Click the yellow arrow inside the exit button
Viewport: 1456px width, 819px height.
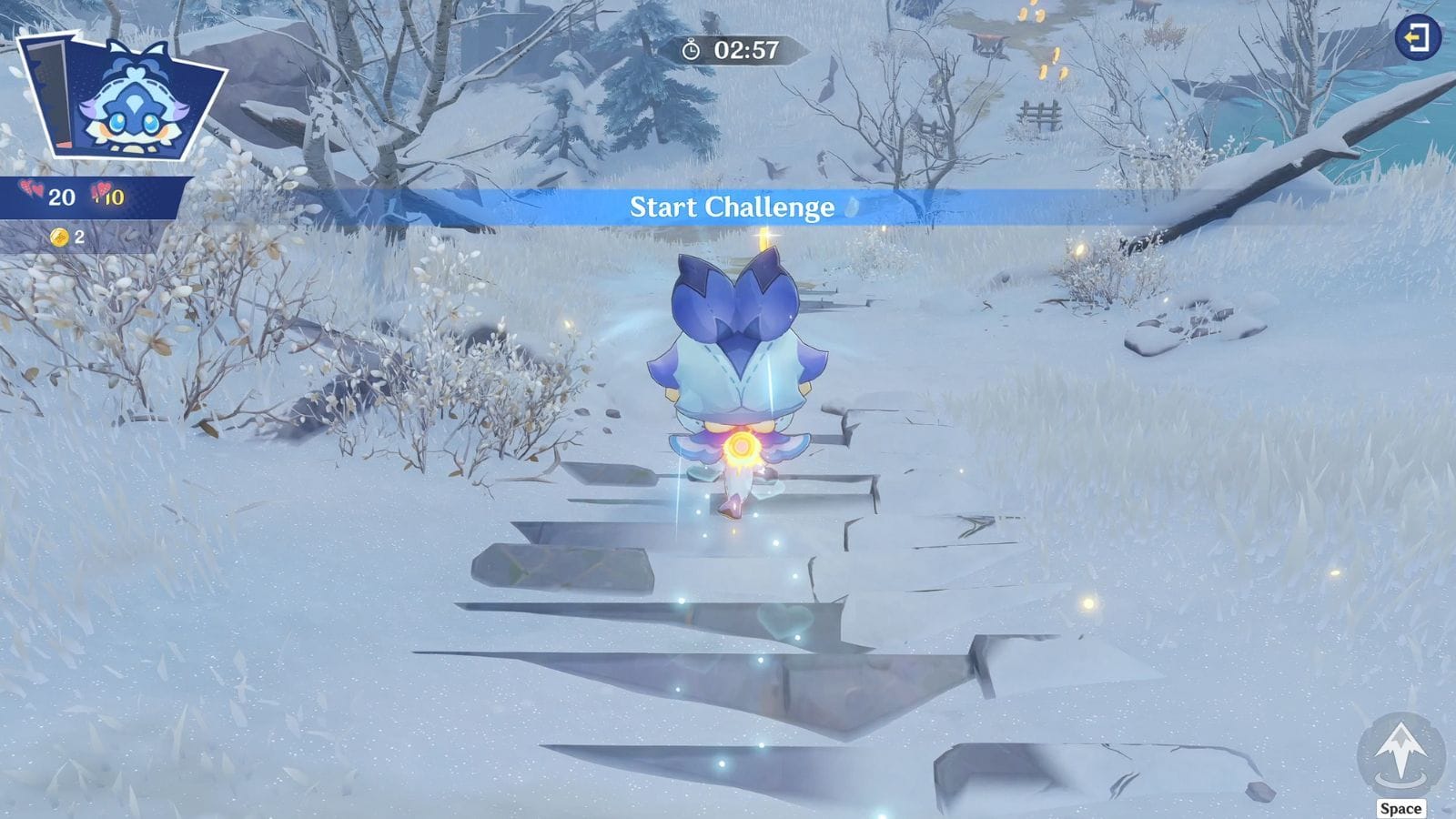click(1413, 38)
